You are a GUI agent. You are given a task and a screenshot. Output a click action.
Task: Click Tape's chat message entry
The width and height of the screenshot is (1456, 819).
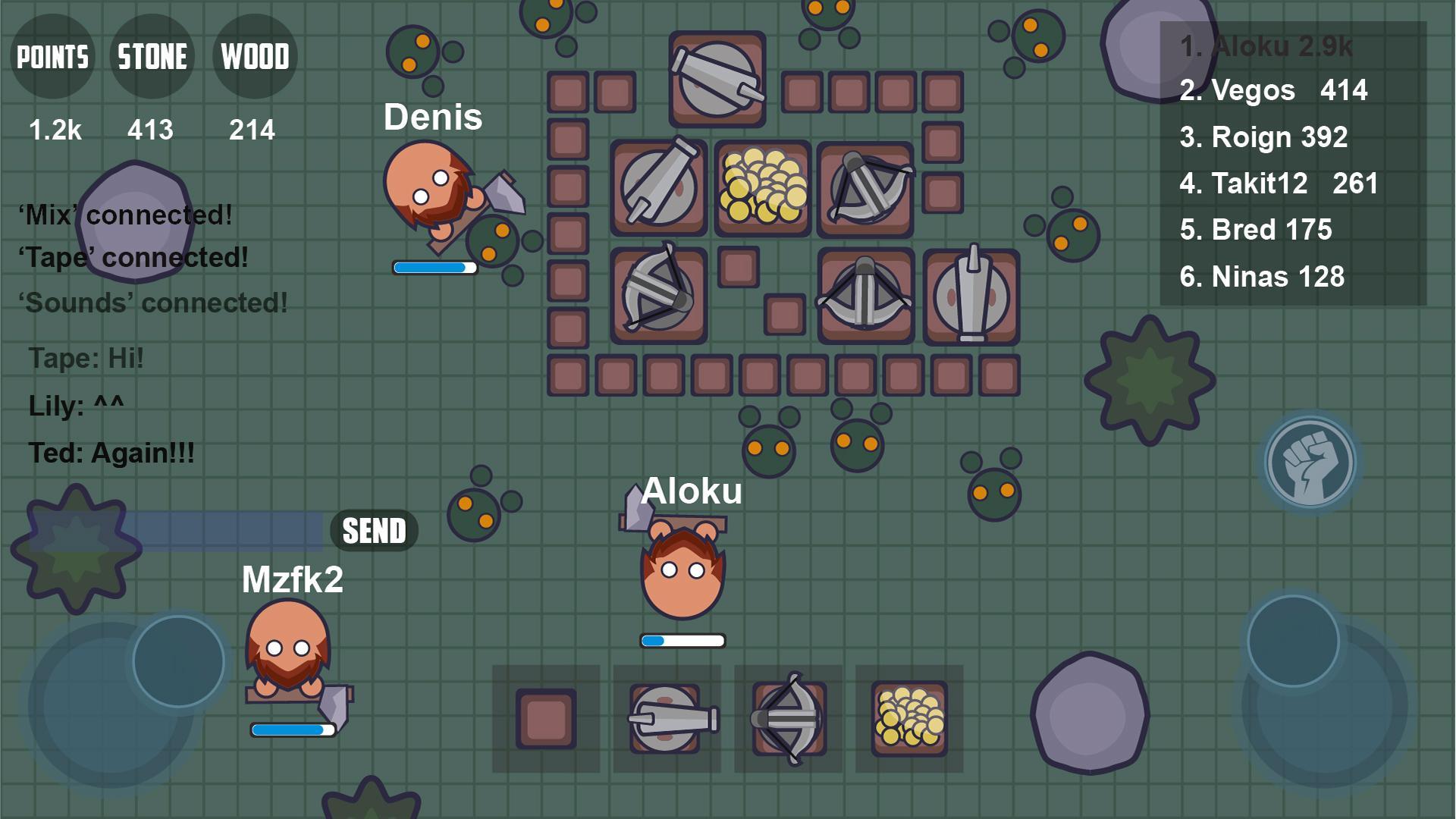pyautogui.click(x=86, y=357)
